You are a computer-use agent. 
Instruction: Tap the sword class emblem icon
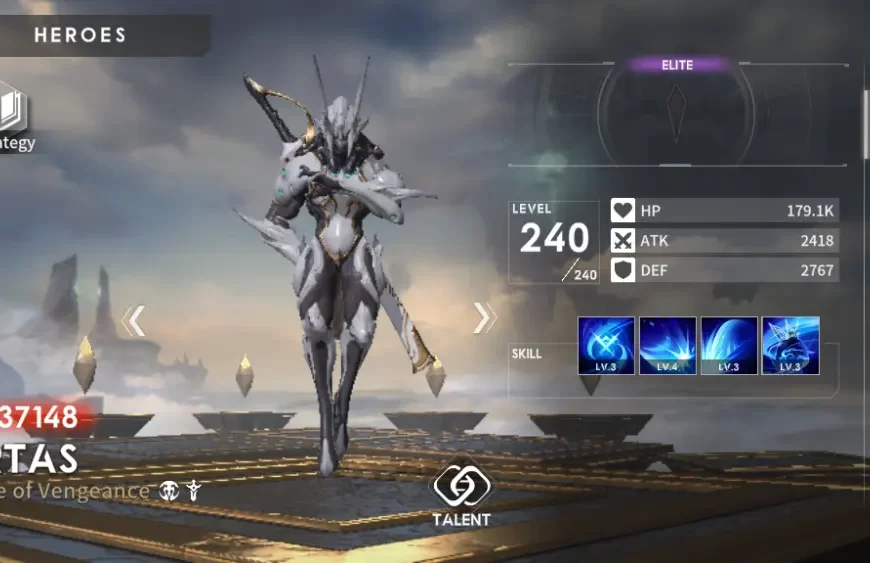click(x=194, y=491)
